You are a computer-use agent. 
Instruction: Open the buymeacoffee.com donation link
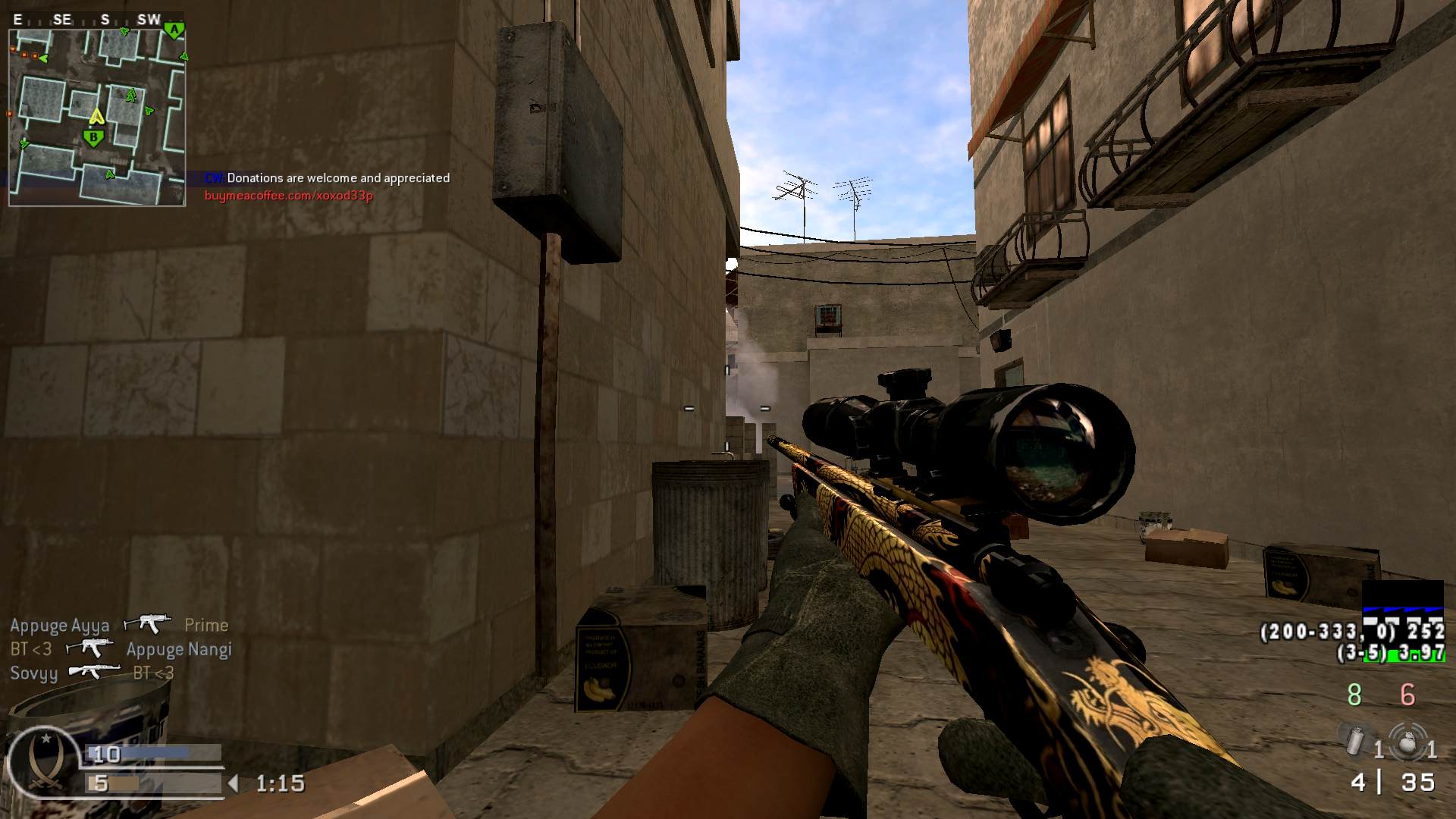(x=288, y=196)
